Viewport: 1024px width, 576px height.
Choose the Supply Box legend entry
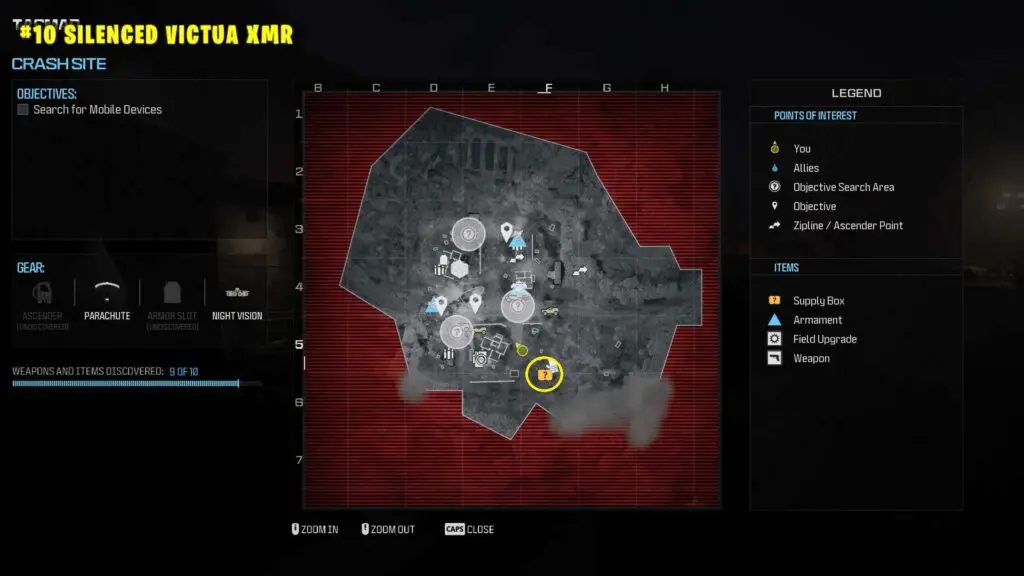818,301
